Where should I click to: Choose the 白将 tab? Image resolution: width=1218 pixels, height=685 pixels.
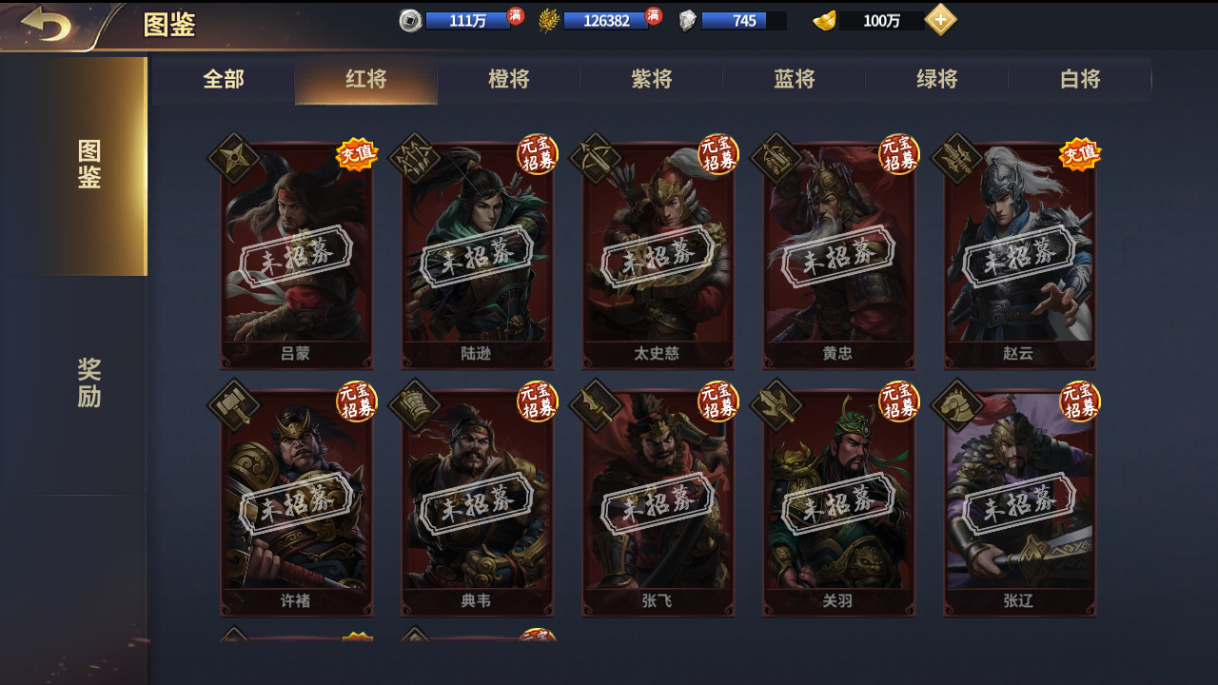[1080, 80]
